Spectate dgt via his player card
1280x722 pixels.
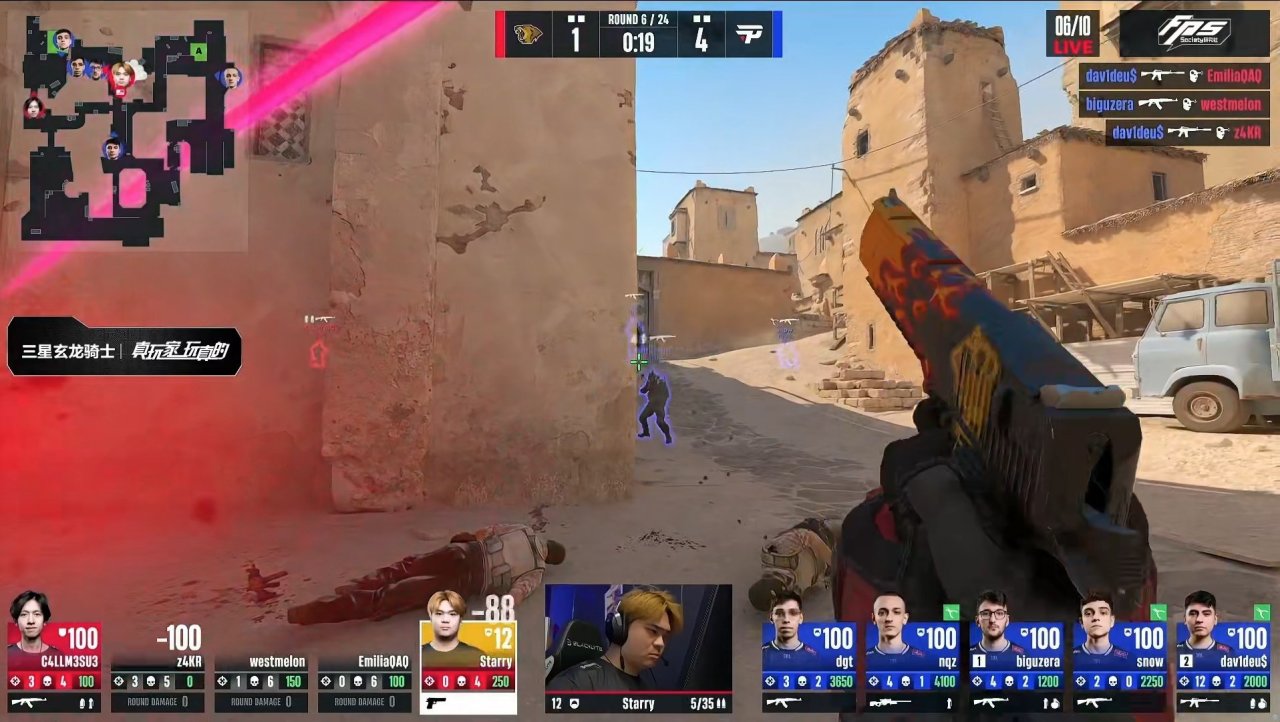[809, 654]
